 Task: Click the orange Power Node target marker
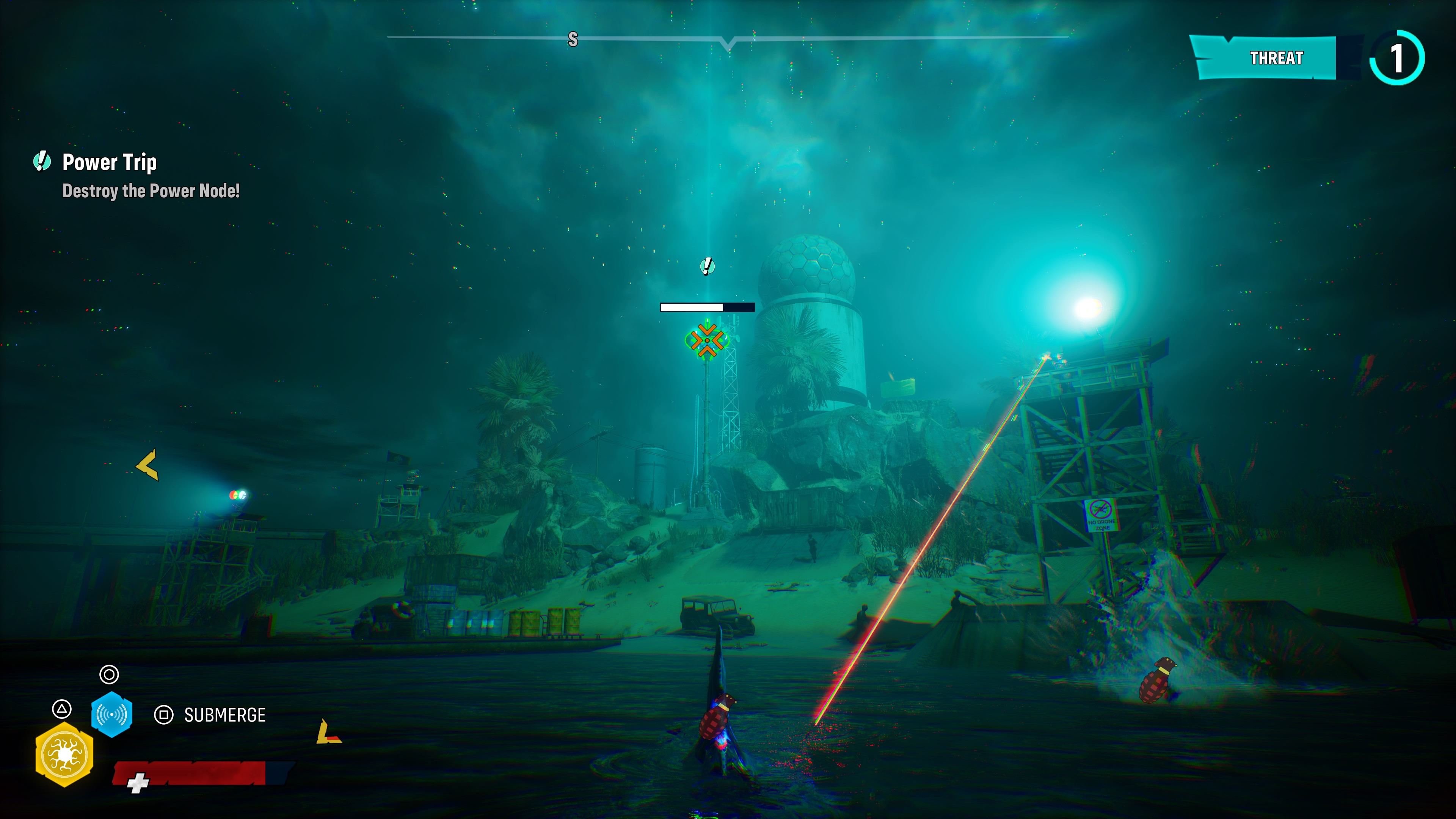pyautogui.click(x=706, y=340)
